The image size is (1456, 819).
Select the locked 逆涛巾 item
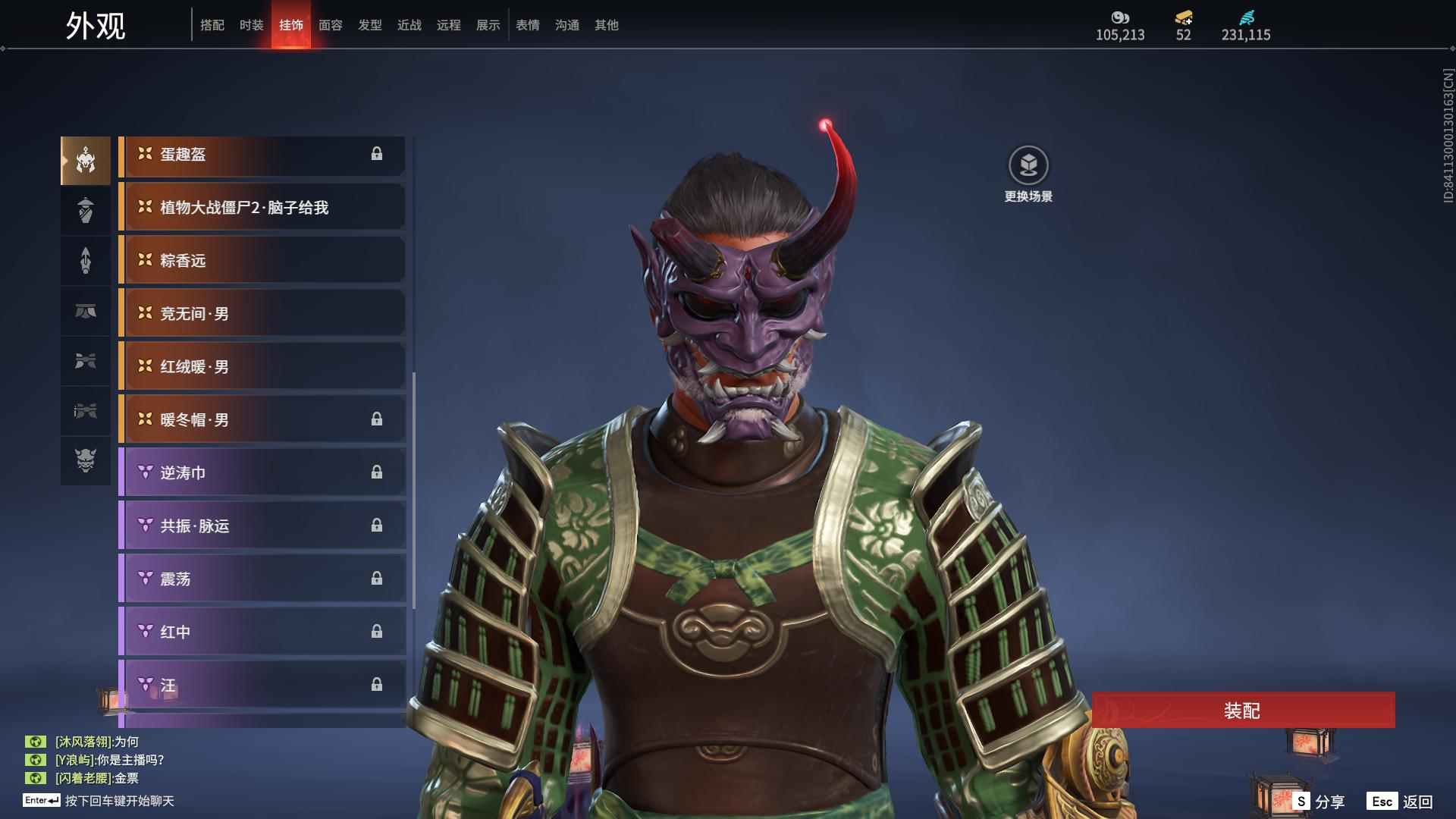[262, 473]
